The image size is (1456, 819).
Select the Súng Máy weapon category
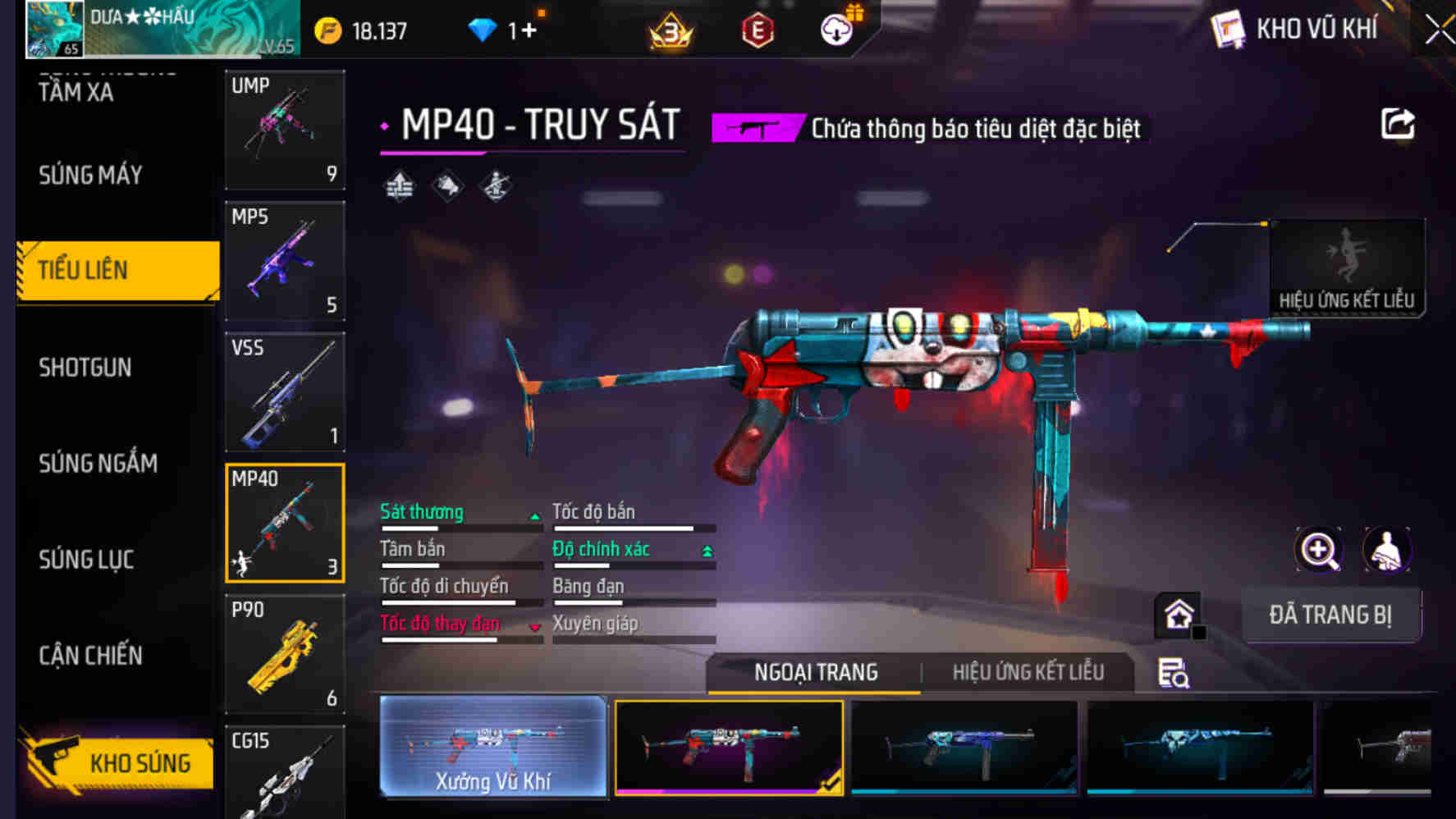90,175
